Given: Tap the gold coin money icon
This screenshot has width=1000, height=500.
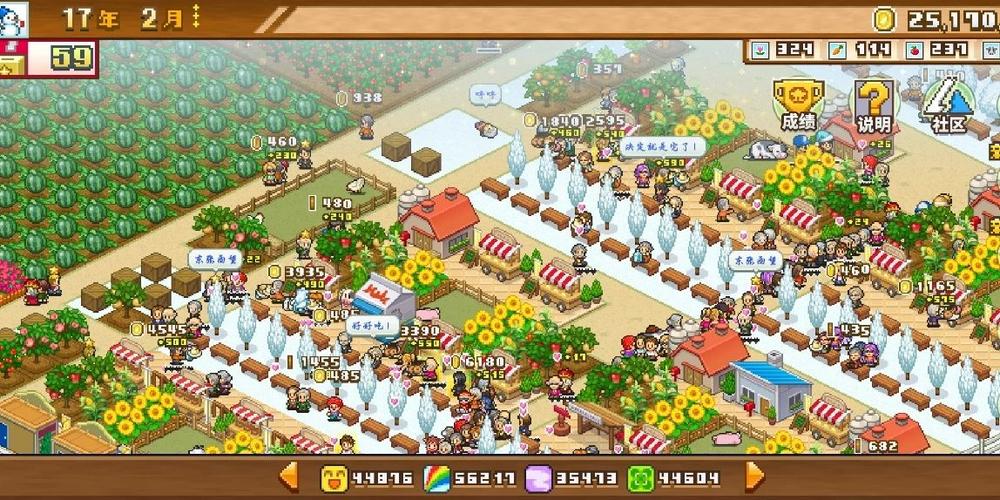Looking at the screenshot, I should 885,19.
